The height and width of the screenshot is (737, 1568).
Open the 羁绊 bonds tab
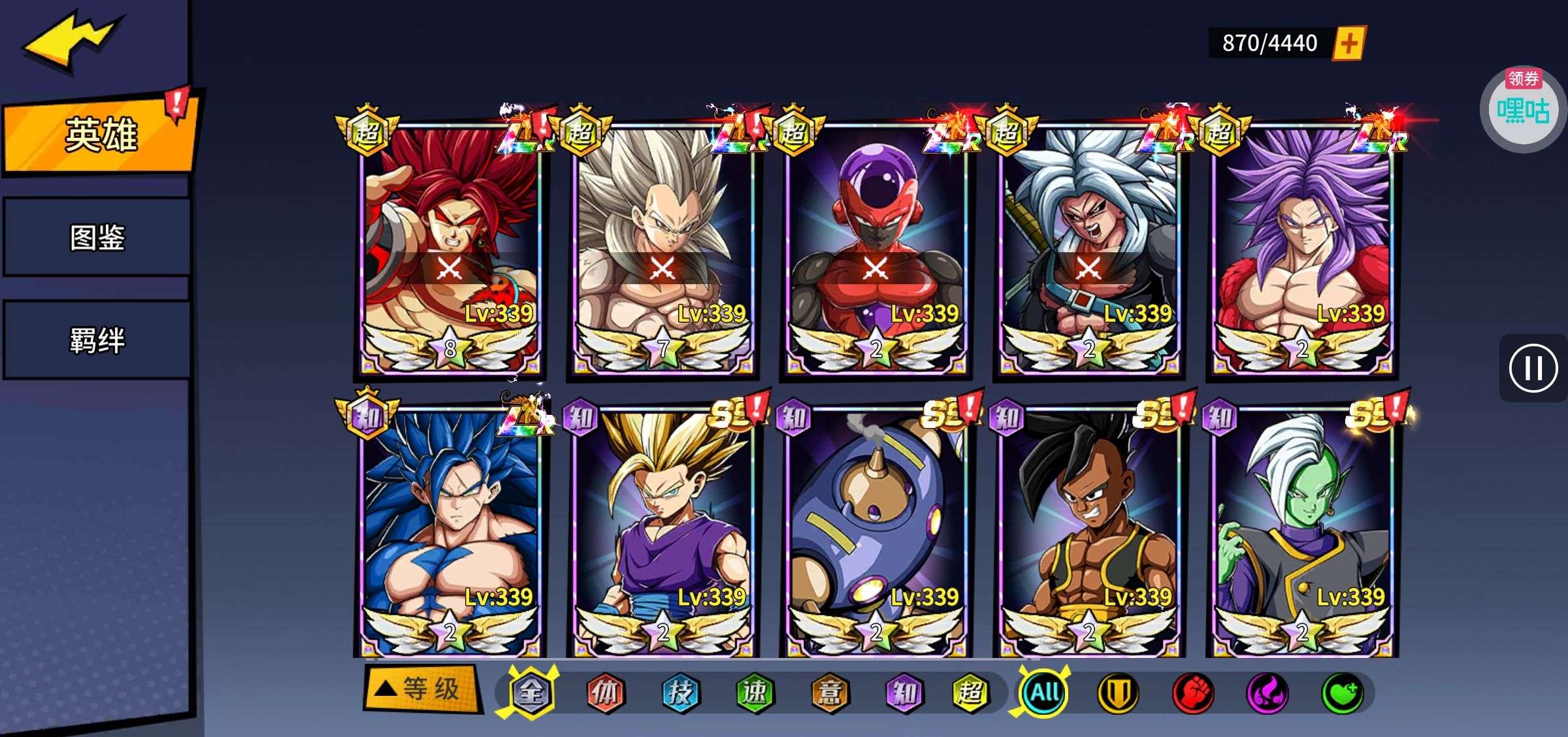[97, 340]
